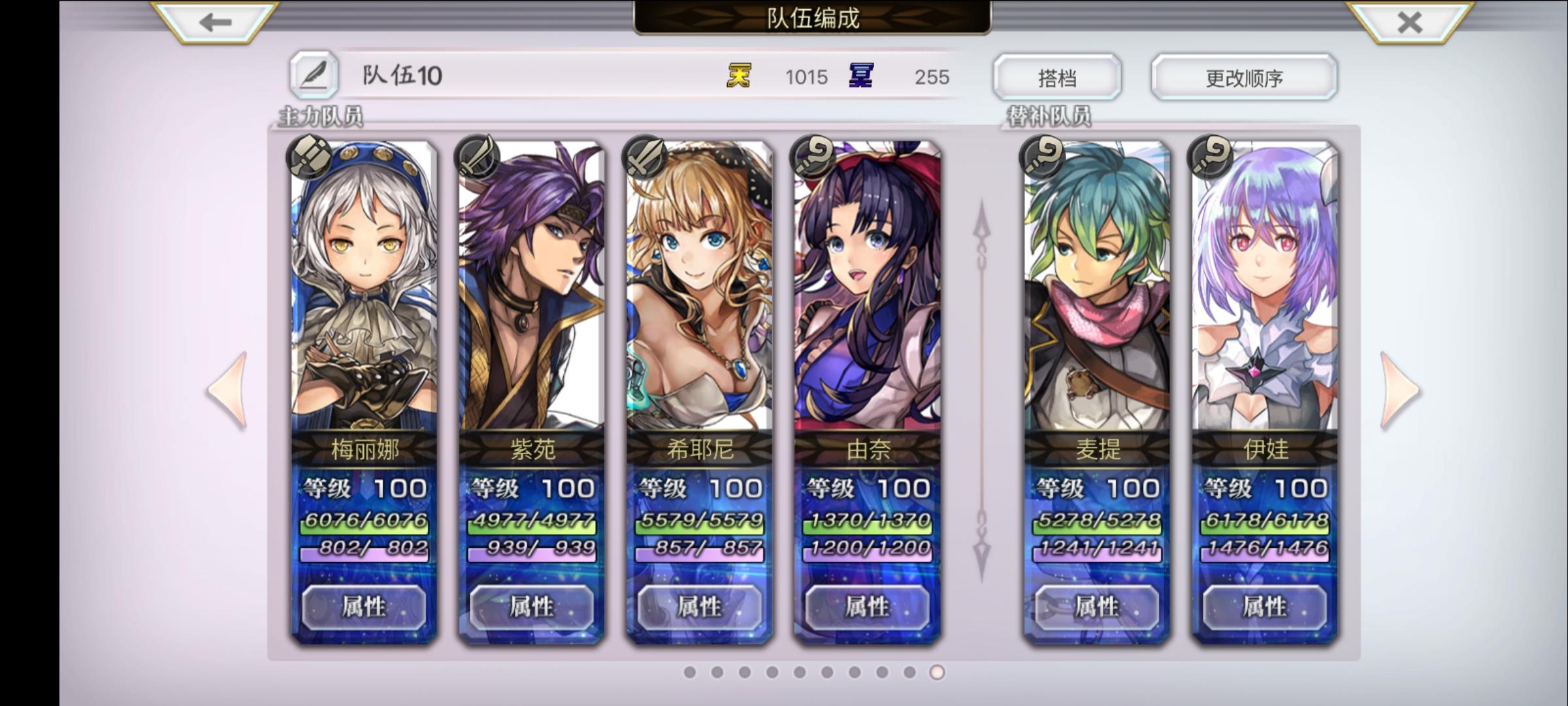Click the 更改顺序 button
The height and width of the screenshot is (706, 1568).
click(1243, 76)
